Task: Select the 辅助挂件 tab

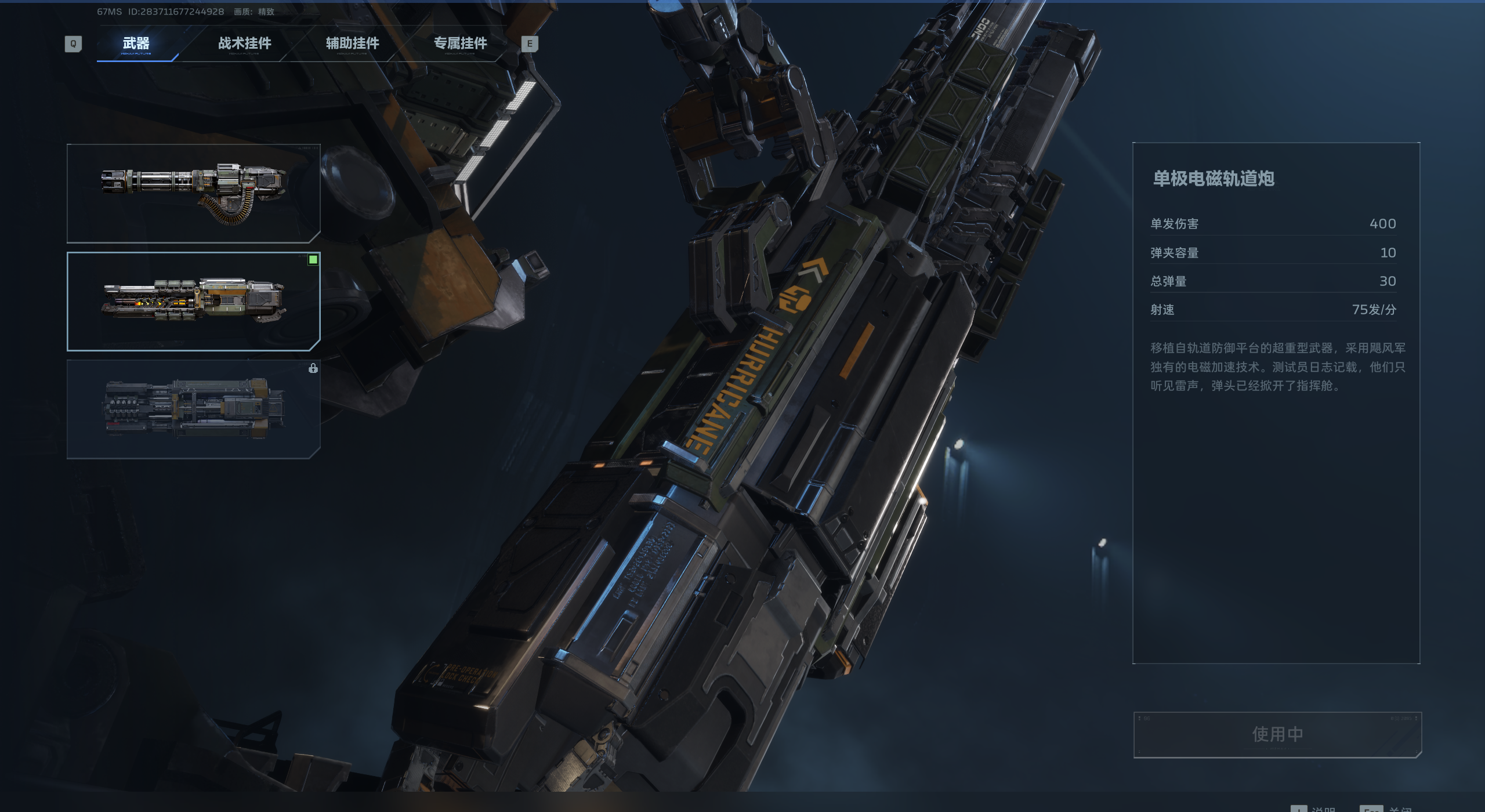Action: click(352, 43)
